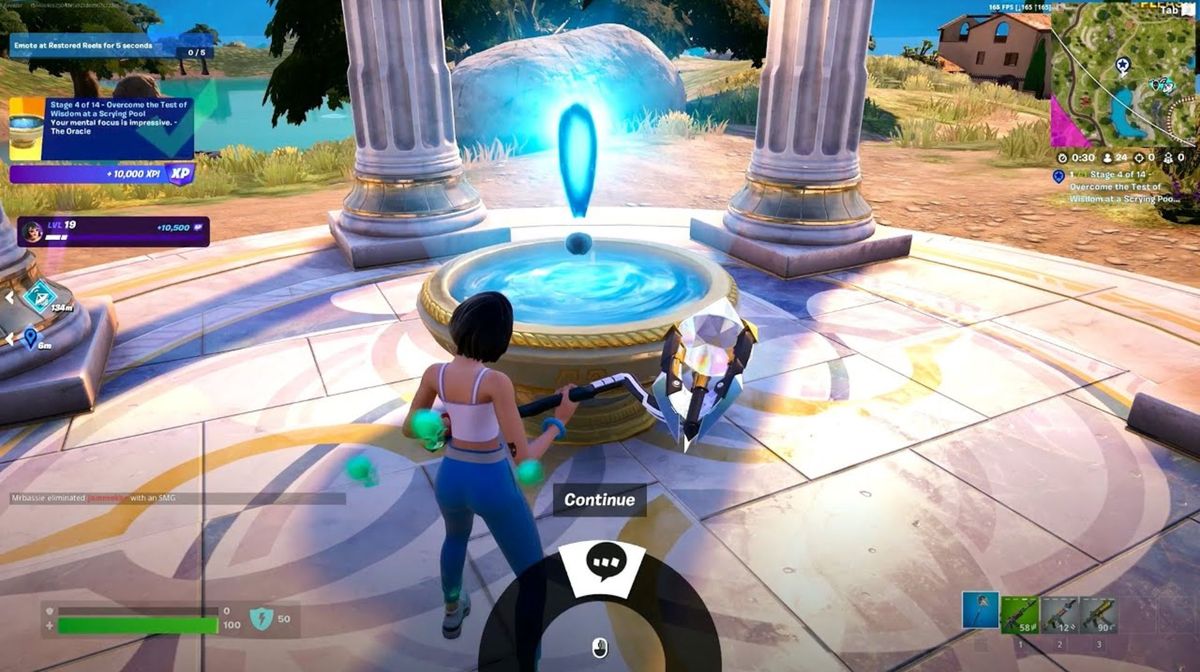
Task: Select the pickaxe slot in the hotbar
Action: coord(980,611)
